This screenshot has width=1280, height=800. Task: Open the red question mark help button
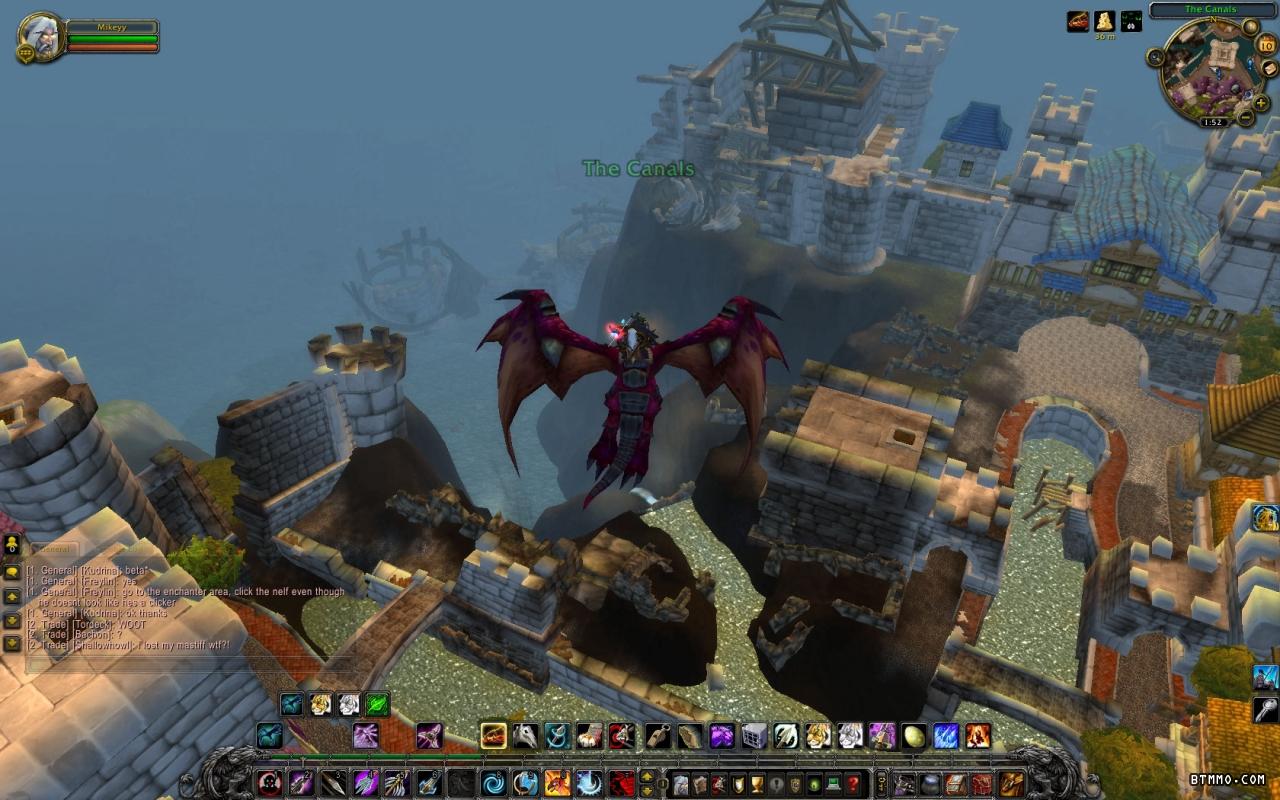(852, 783)
